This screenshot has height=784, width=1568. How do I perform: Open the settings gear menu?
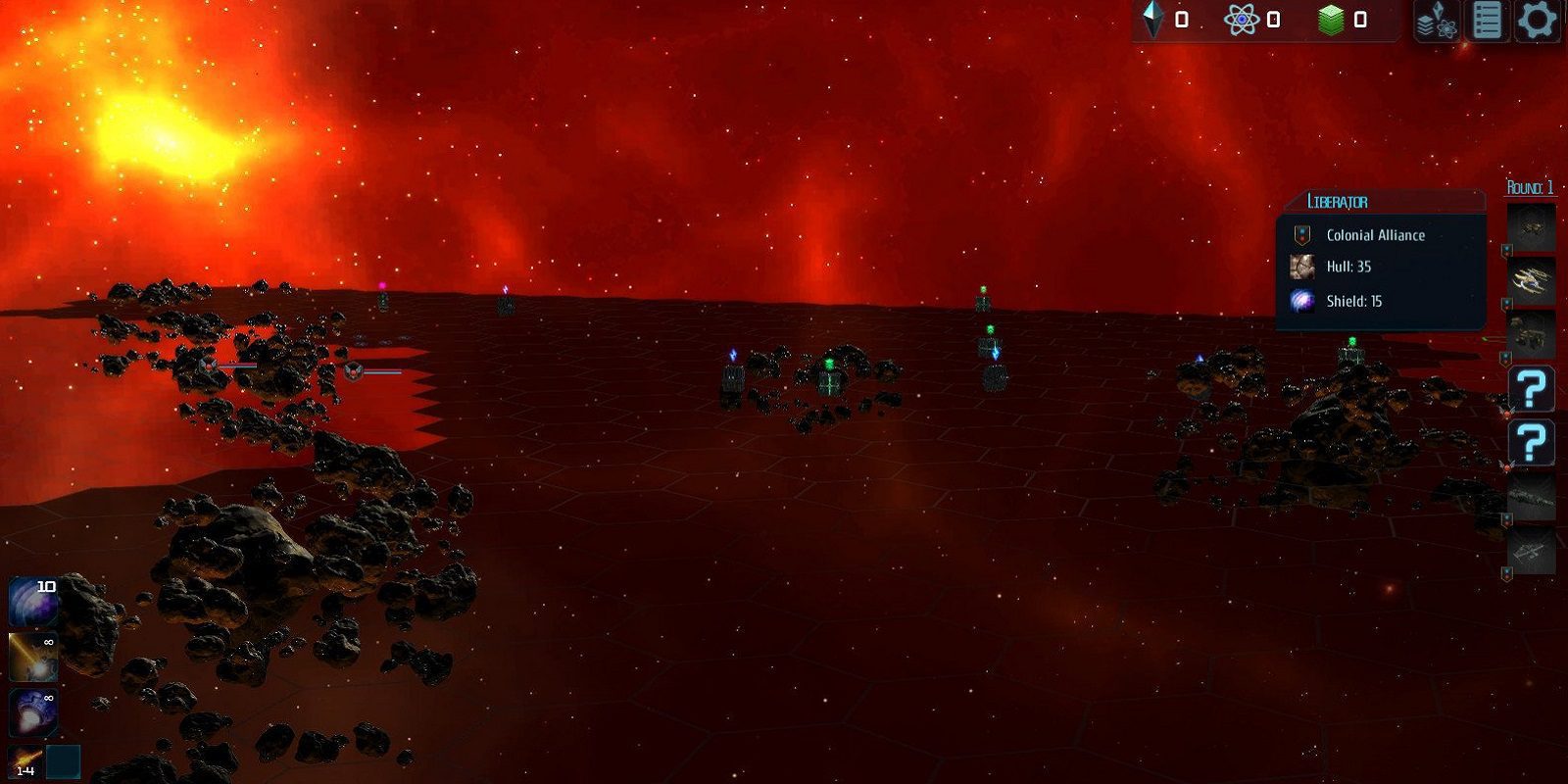click(x=1537, y=21)
